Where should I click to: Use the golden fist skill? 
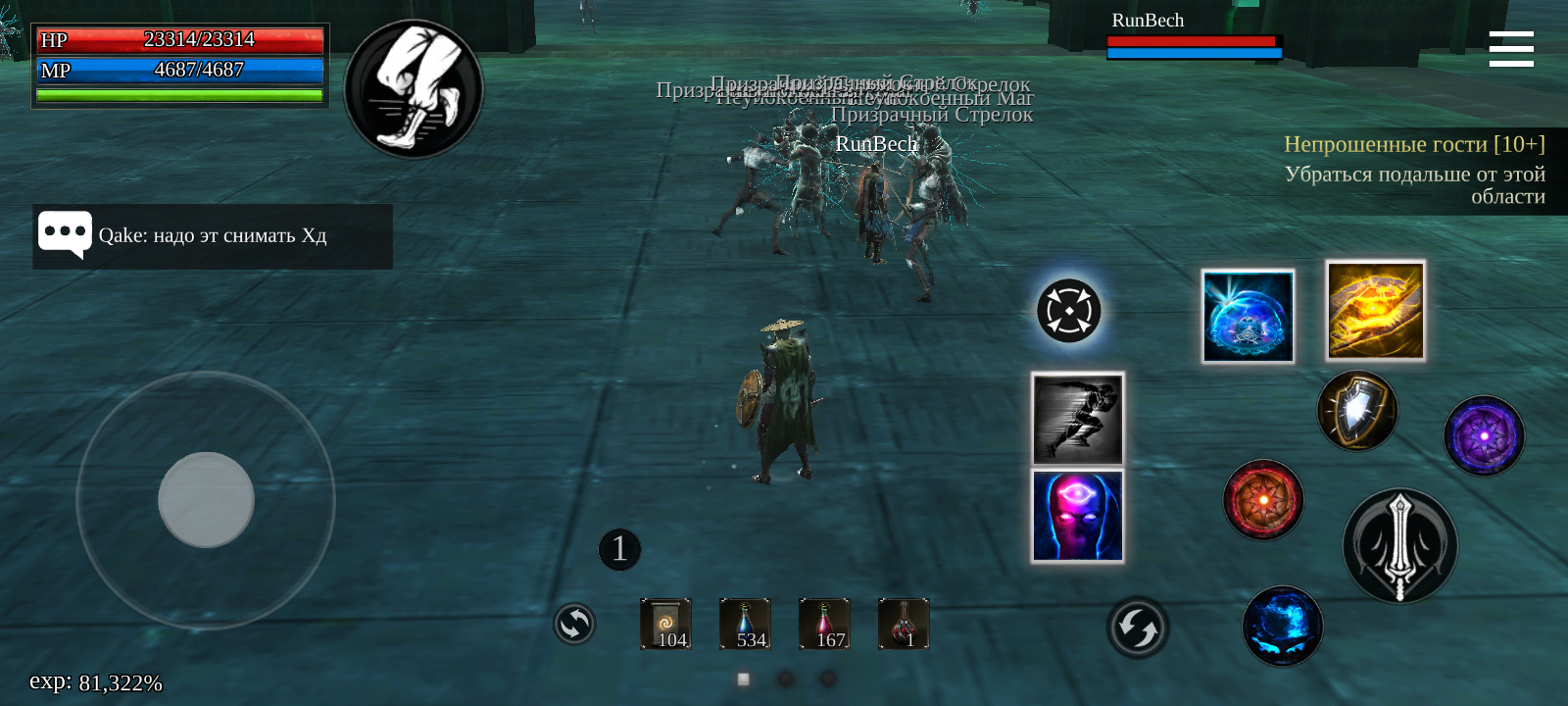click(1375, 311)
